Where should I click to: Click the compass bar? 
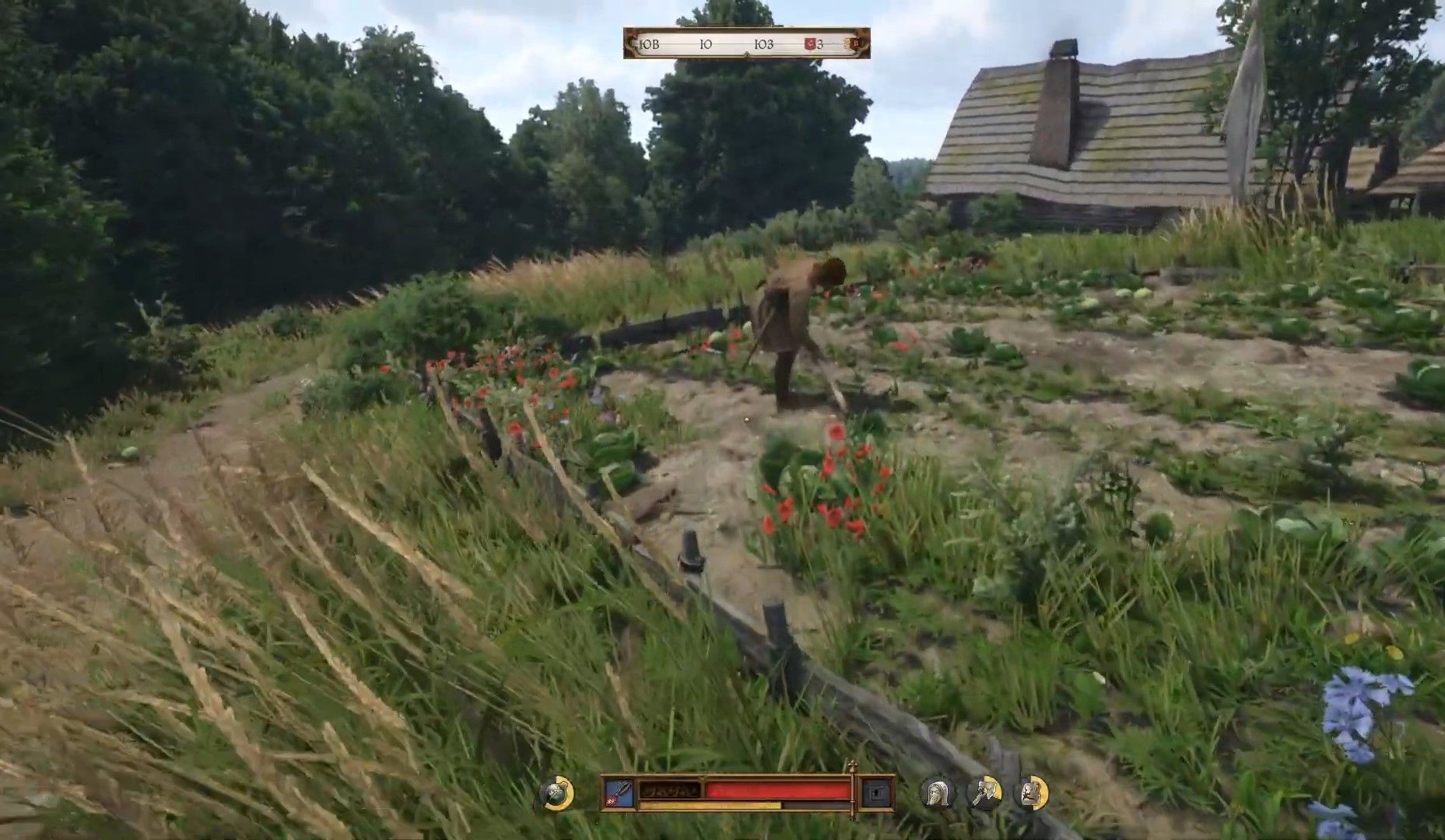click(x=745, y=44)
